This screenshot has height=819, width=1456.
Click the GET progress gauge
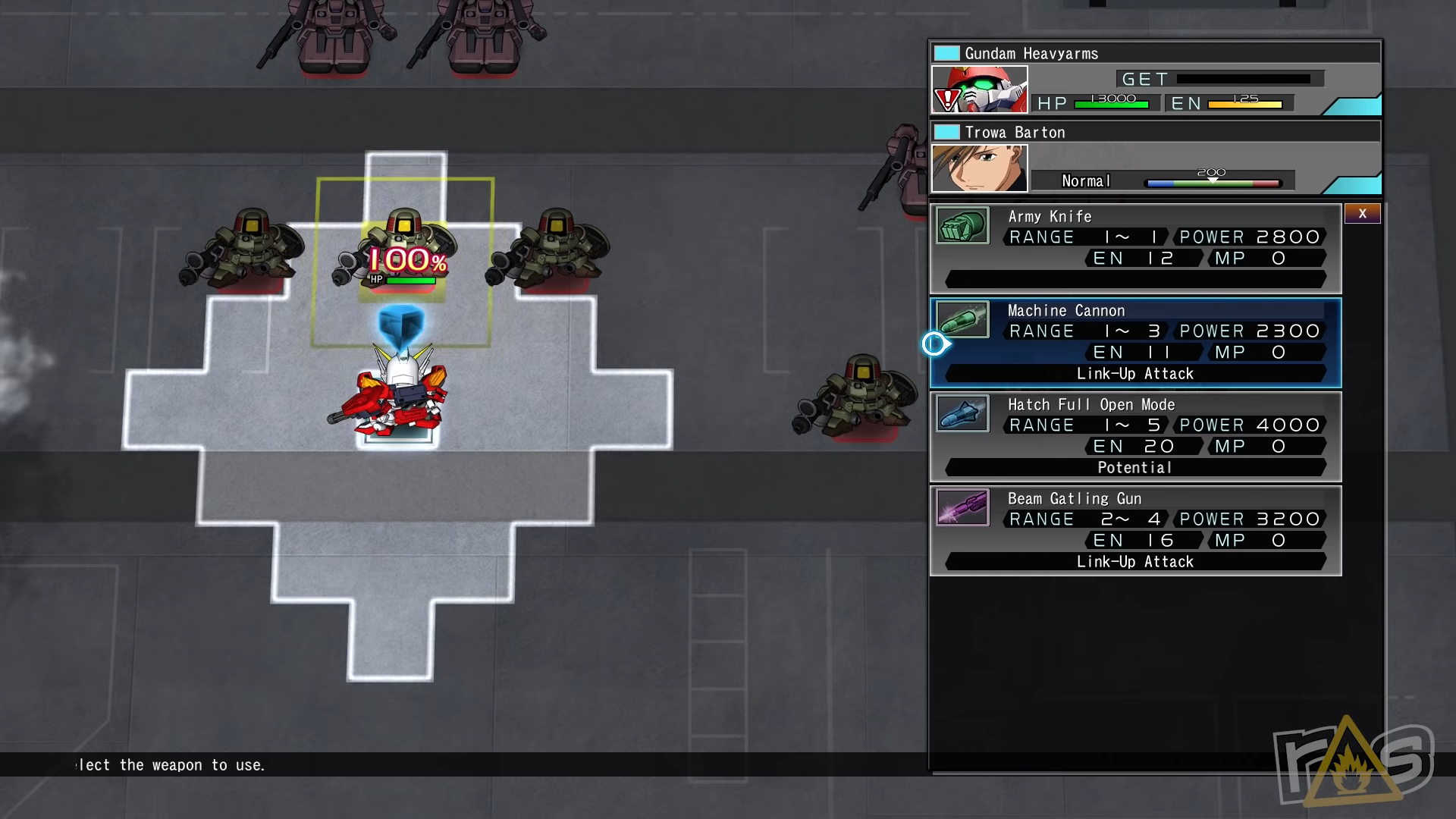[1244, 78]
